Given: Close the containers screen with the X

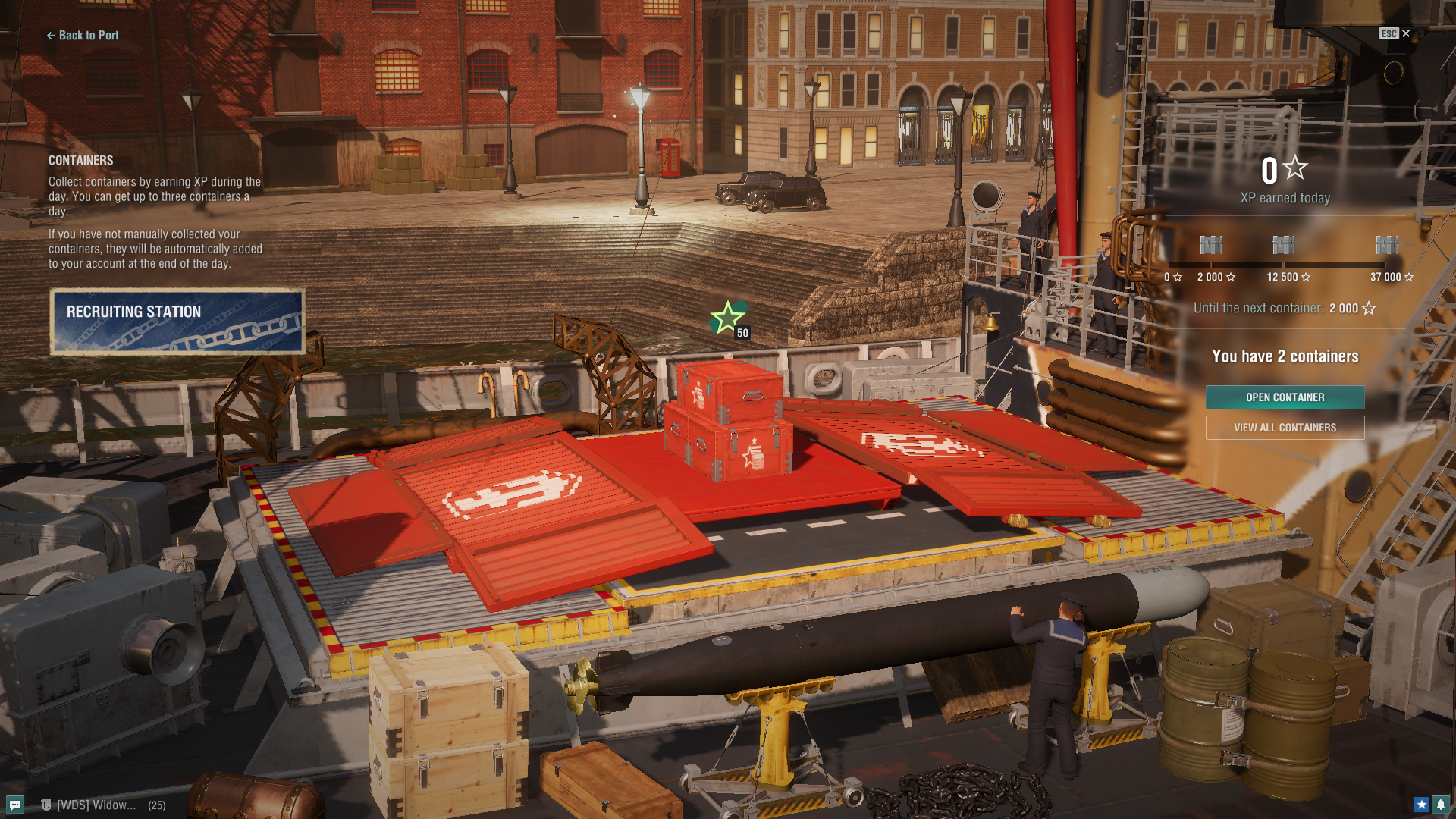Looking at the screenshot, I should [x=1405, y=33].
